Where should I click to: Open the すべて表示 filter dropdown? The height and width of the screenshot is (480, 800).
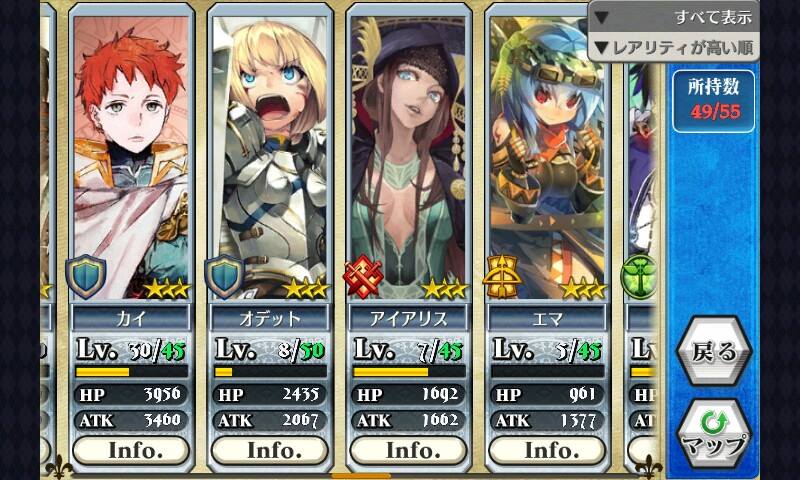[674, 17]
